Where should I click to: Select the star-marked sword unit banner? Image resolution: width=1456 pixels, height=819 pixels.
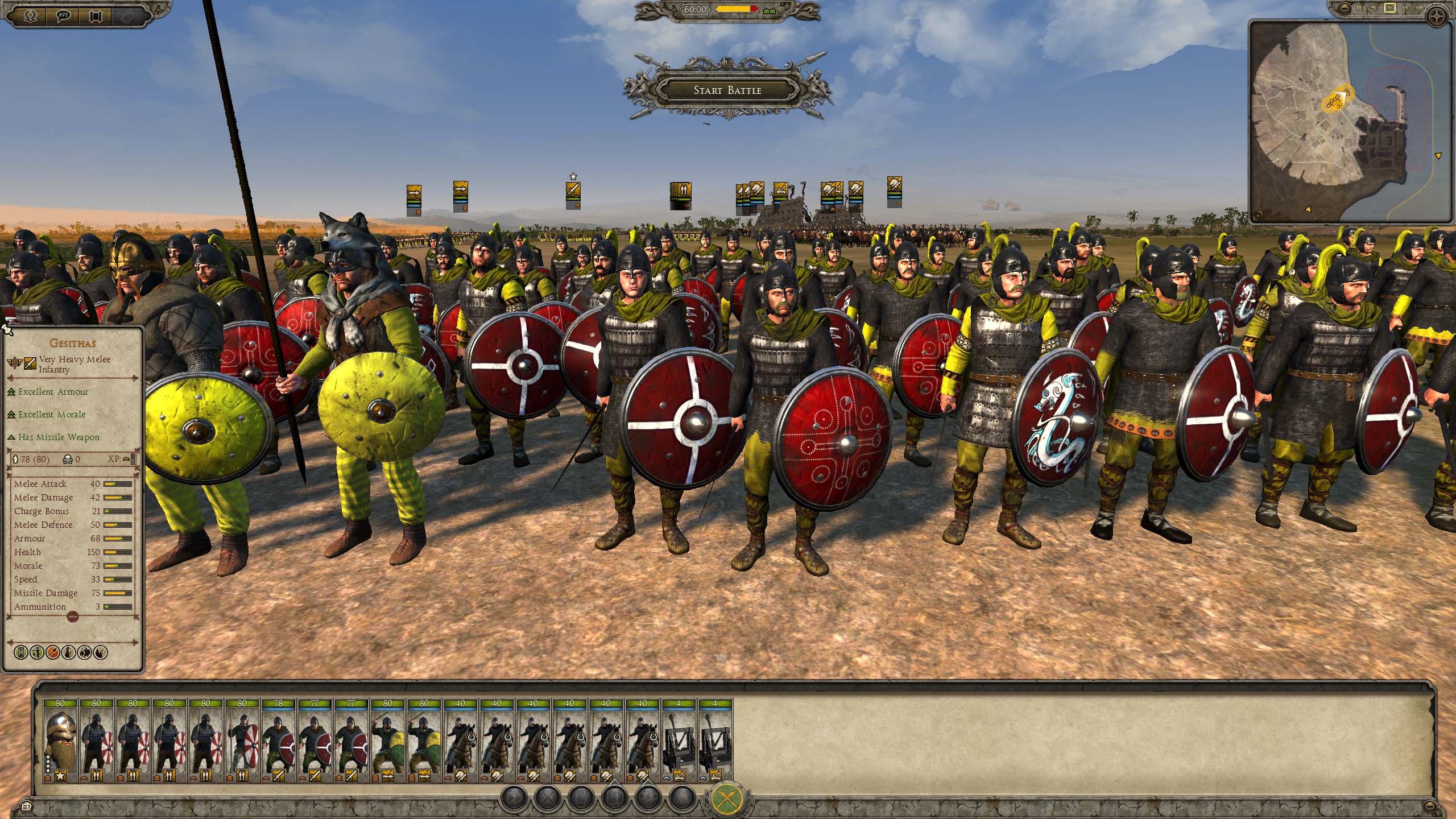573,194
